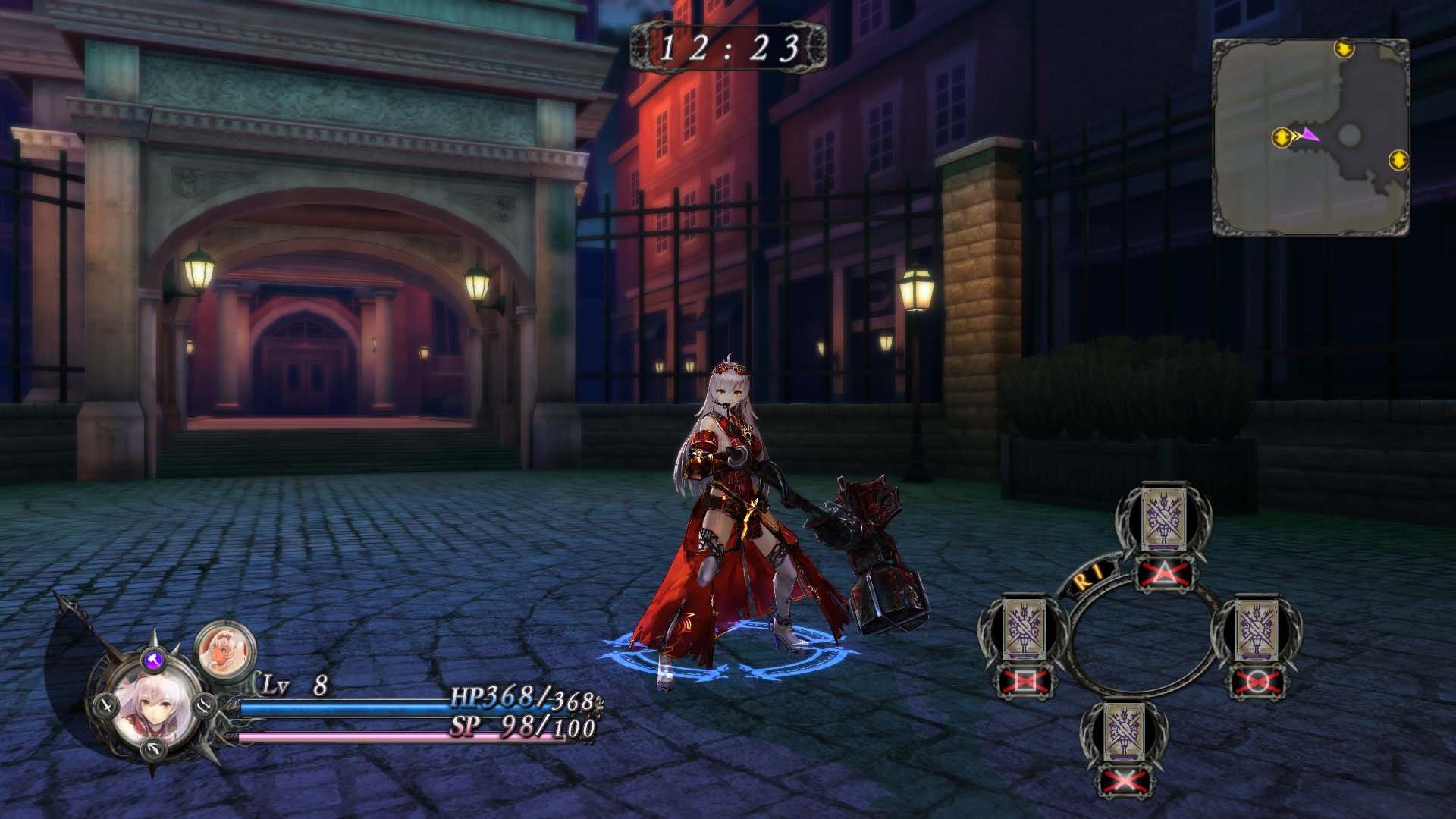
Task: Select the sword weapon icon left of portrait
Action: coord(106,705)
